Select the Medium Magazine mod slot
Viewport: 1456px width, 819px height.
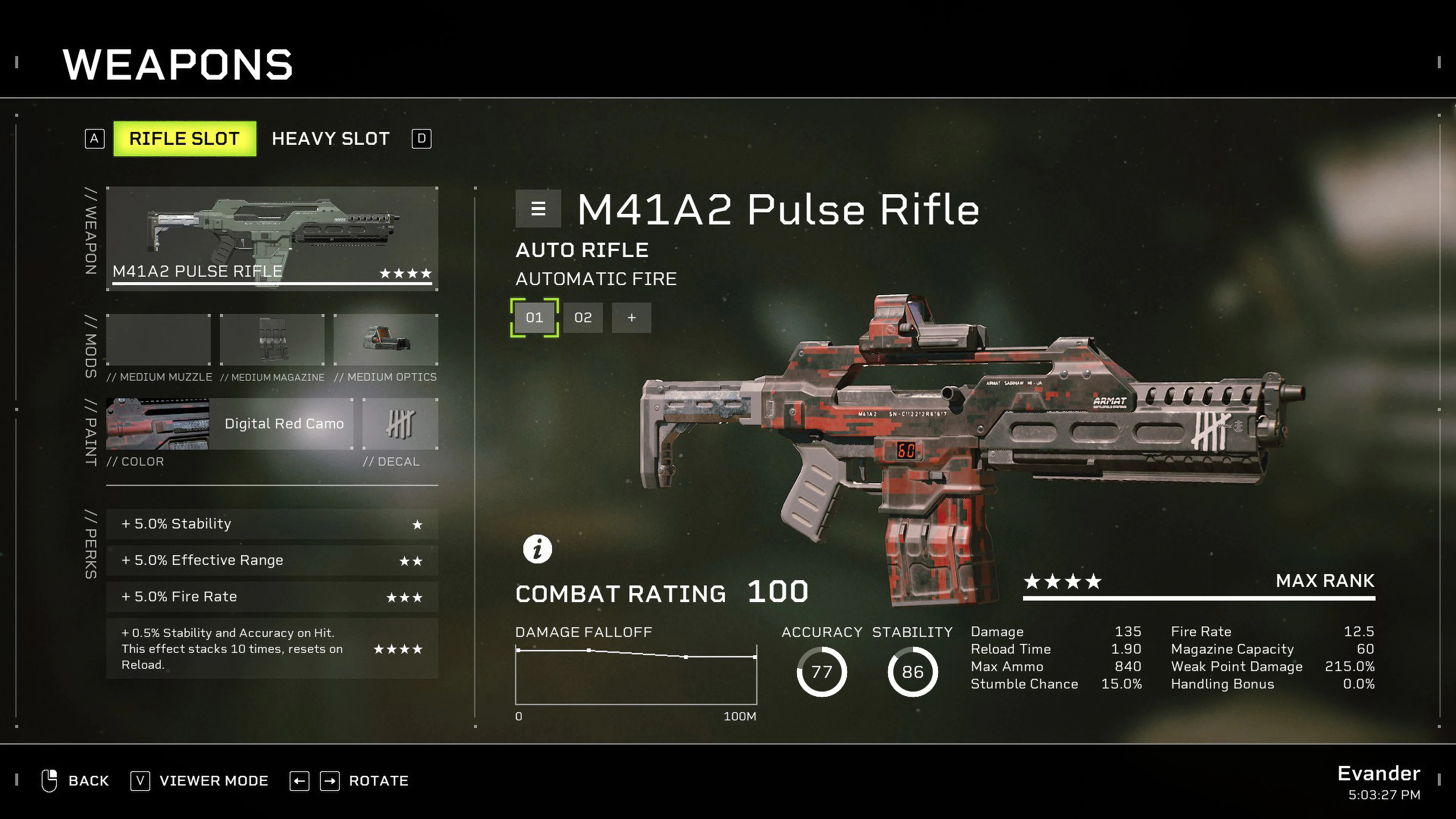(272, 340)
